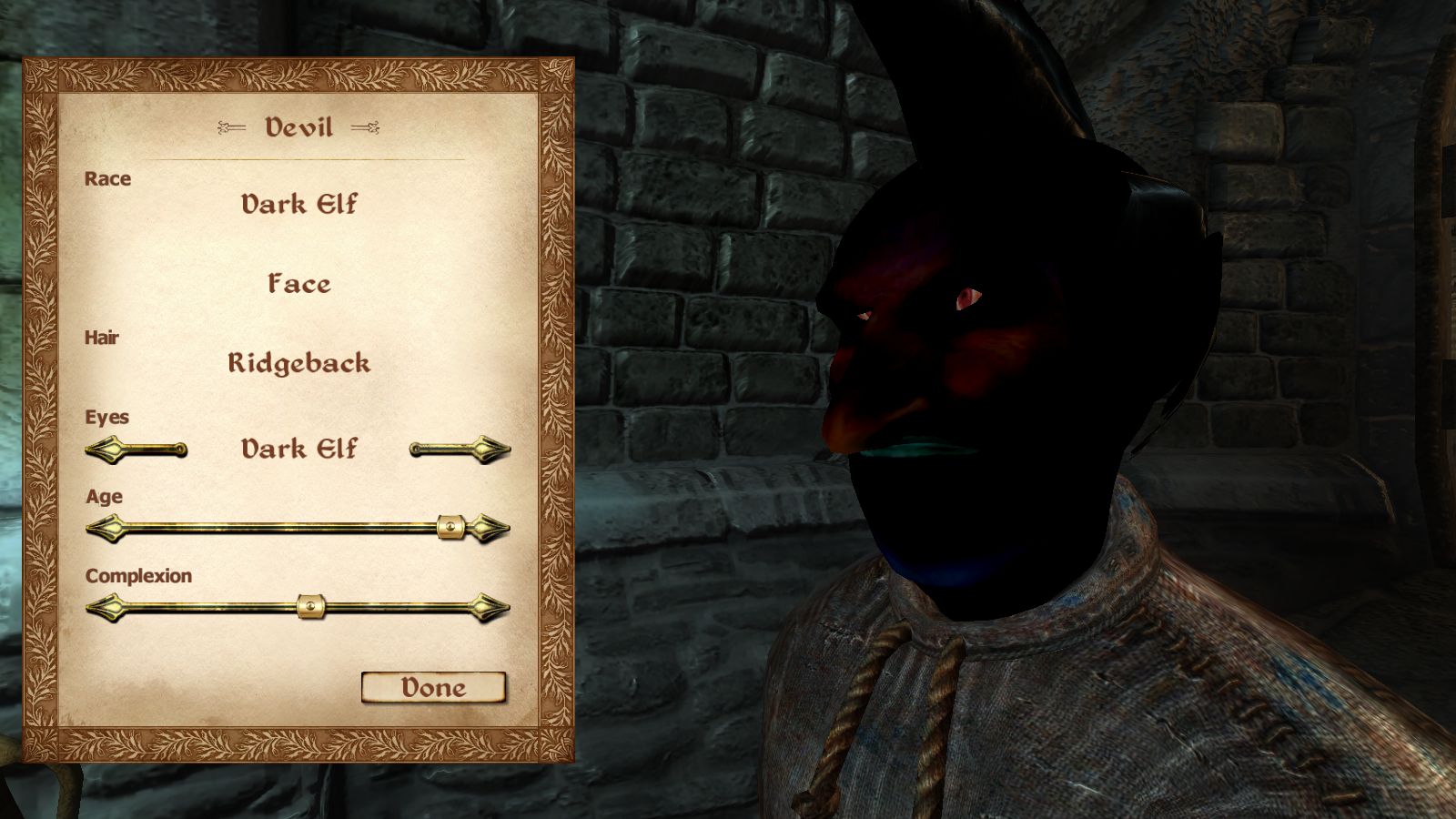This screenshot has width=1456, height=819.
Task: Click the left arrowhead of the Age slider
Action: pos(105,526)
